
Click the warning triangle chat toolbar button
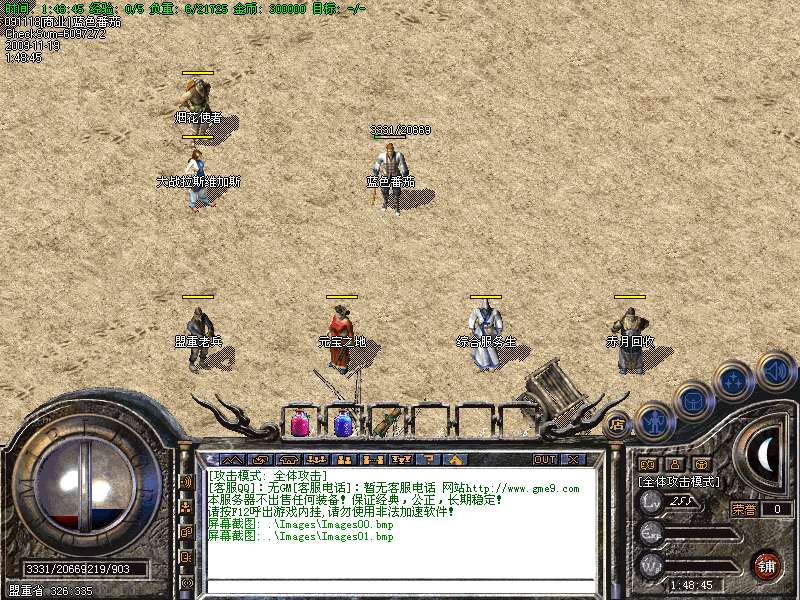(x=455, y=460)
